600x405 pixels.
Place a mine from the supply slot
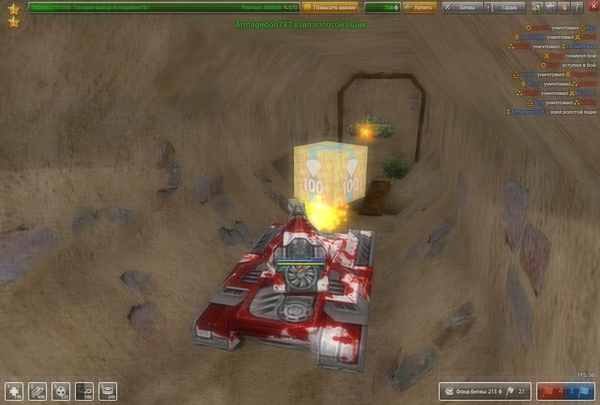pyautogui.click(x=107, y=390)
